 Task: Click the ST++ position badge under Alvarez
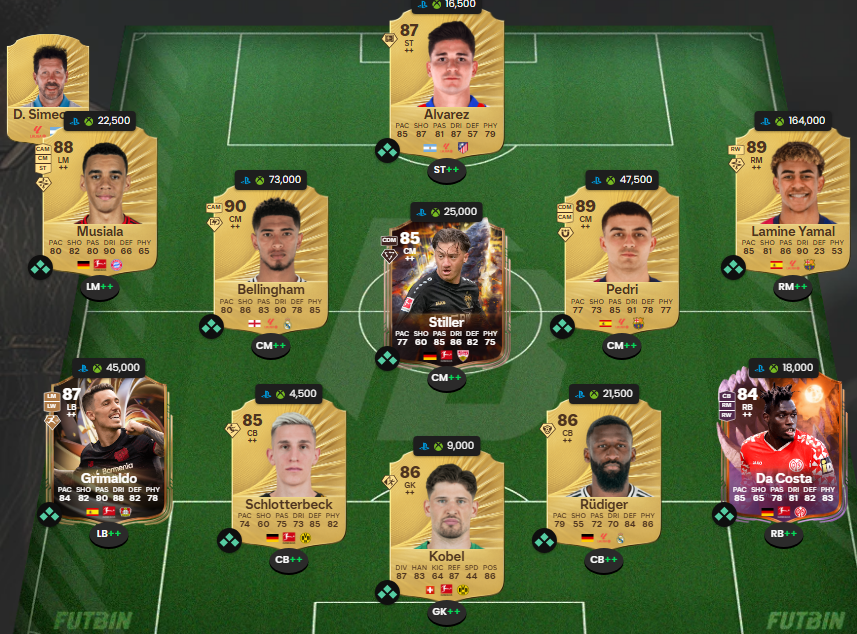446,171
